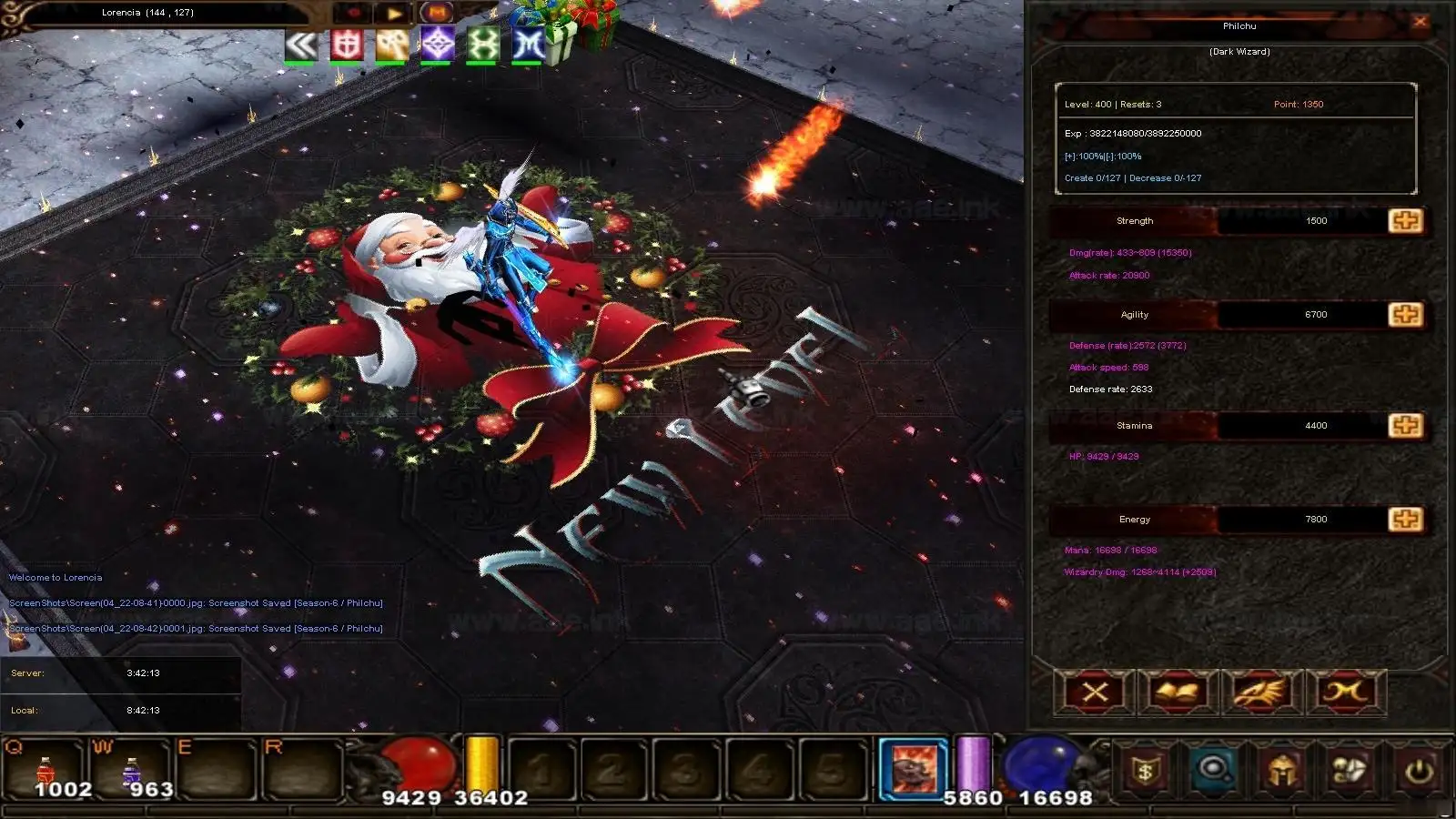Screen dimensions: 1456x819
Task: Add a point to Energy
Action: tap(1405, 520)
